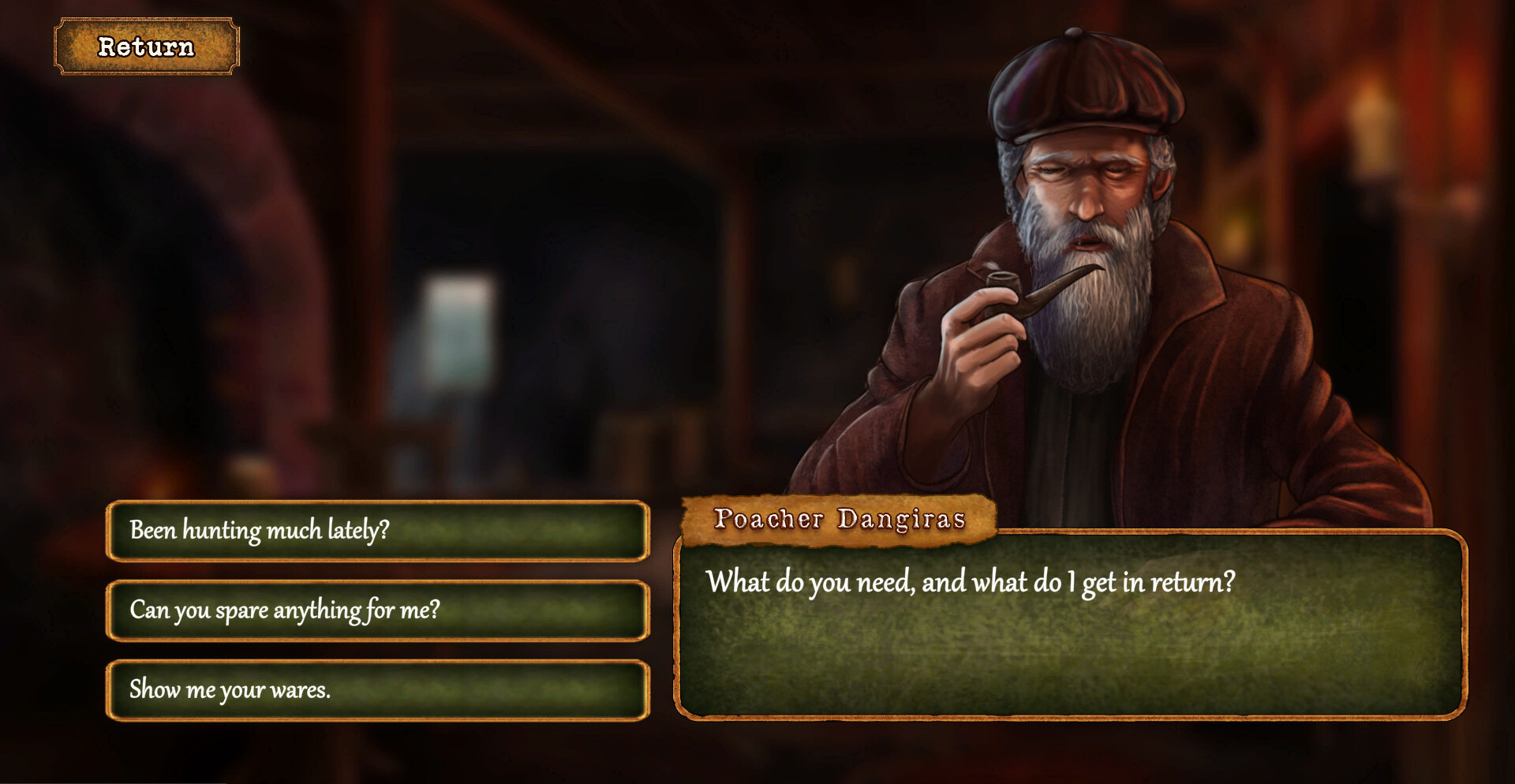Ask "Been hunting much lately?"
Screen dimensions: 1515x784
coord(377,531)
